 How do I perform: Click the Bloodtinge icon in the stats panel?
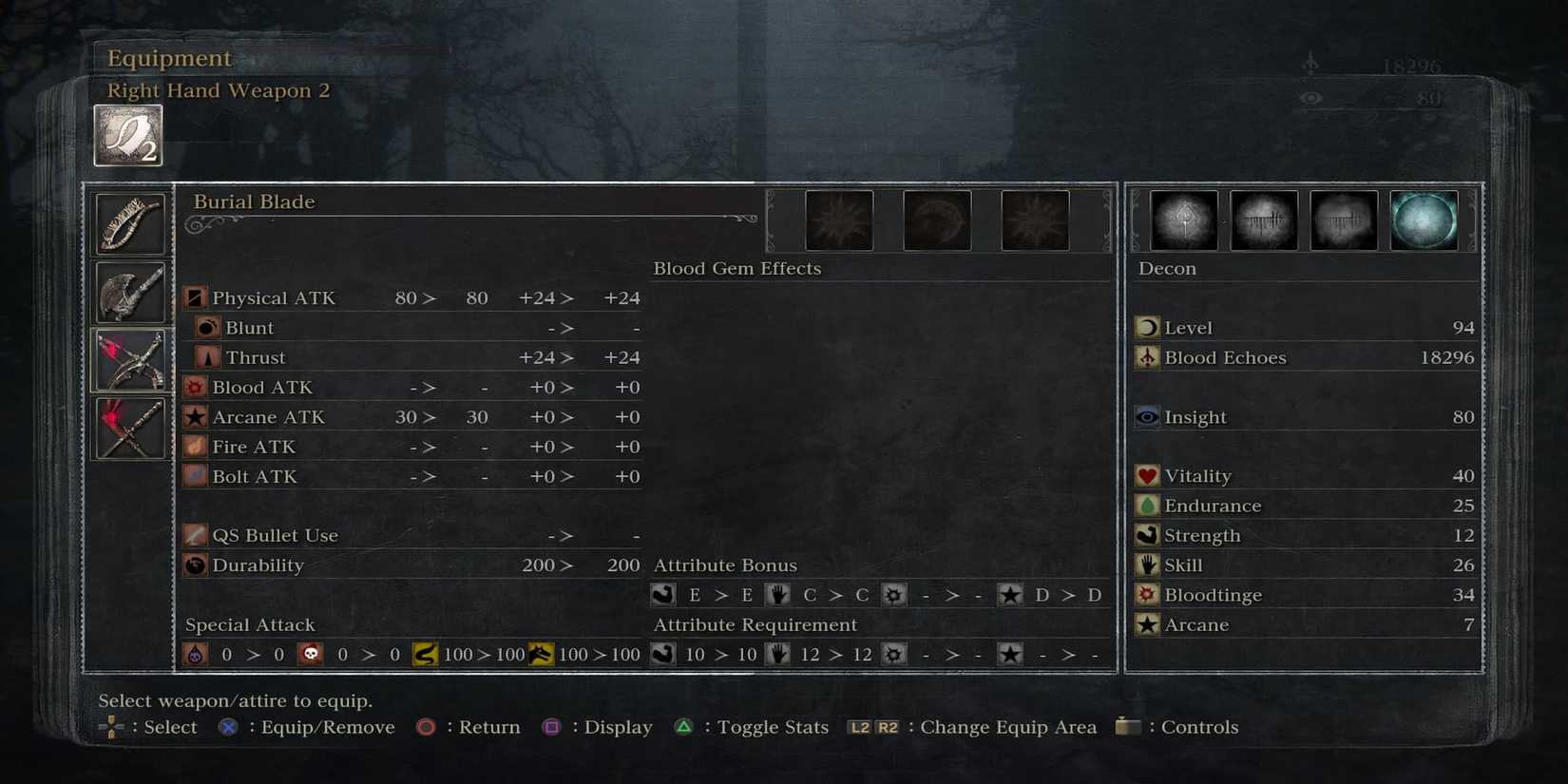pos(1146,595)
